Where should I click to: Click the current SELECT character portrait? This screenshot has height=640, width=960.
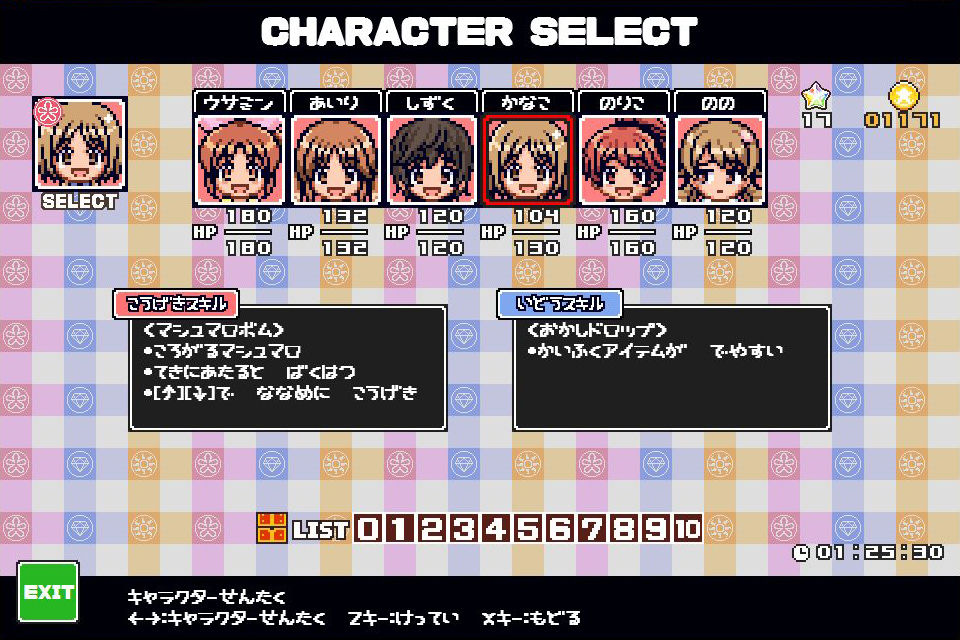pyautogui.click(x=81, y=143)
